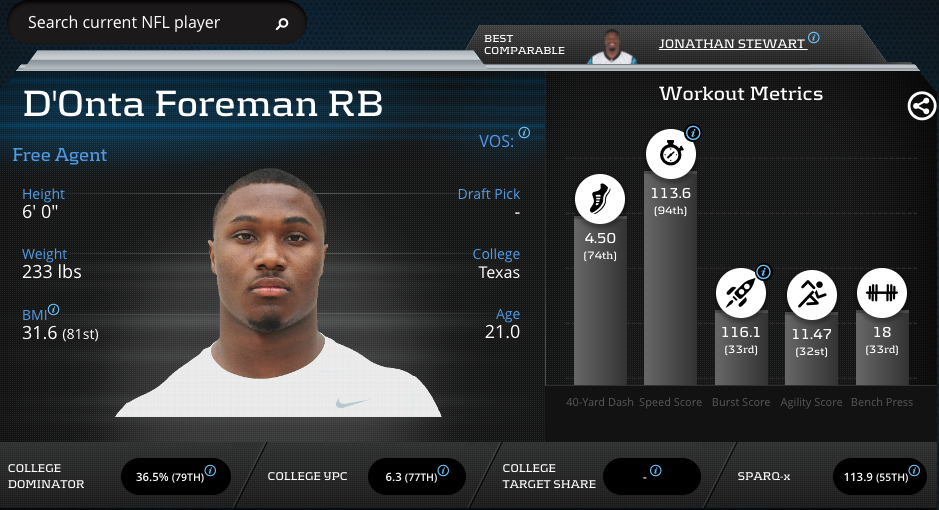The height and width of the screenshot is (510, 939).
Task: Open the Speed Score info icon
Action: coord(693,133)
